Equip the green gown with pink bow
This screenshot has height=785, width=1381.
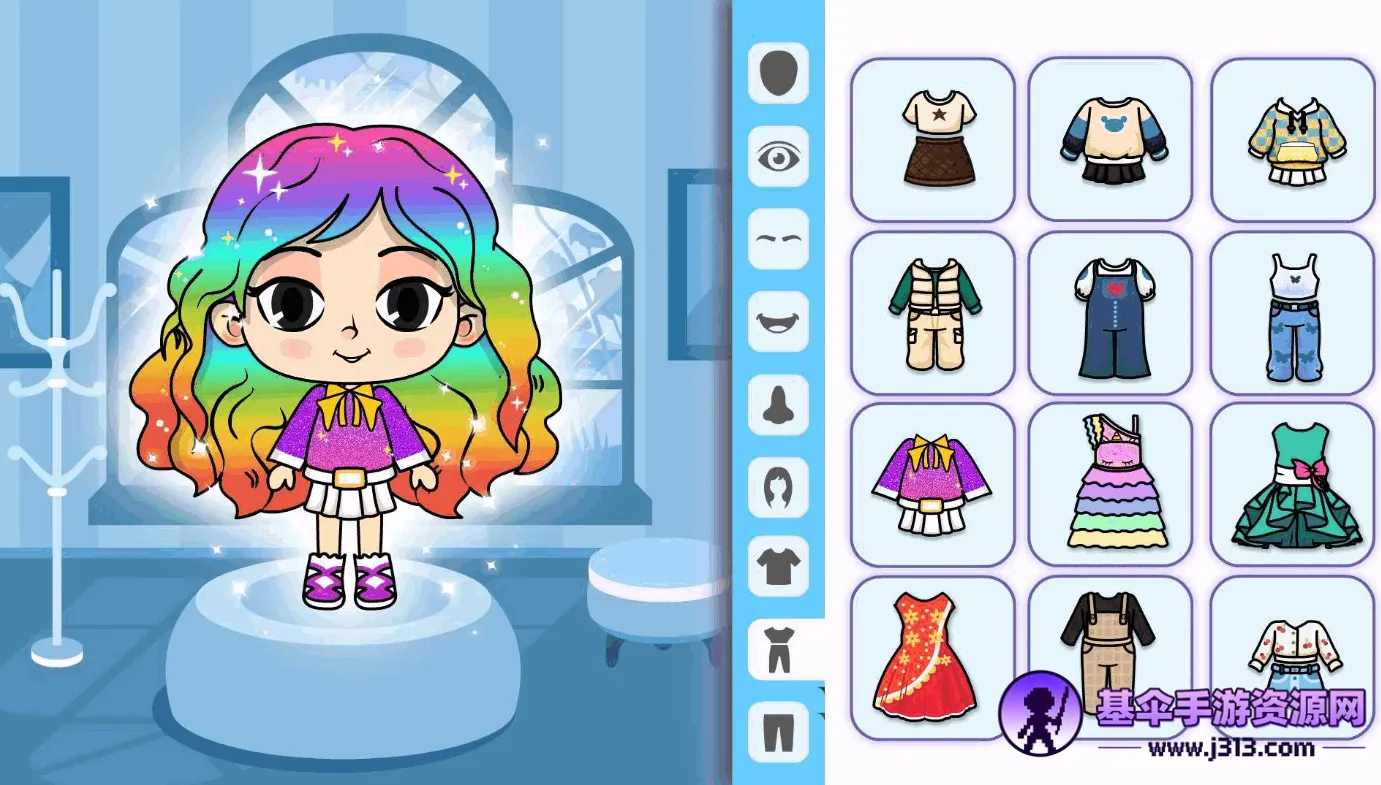pos(1292,485)
